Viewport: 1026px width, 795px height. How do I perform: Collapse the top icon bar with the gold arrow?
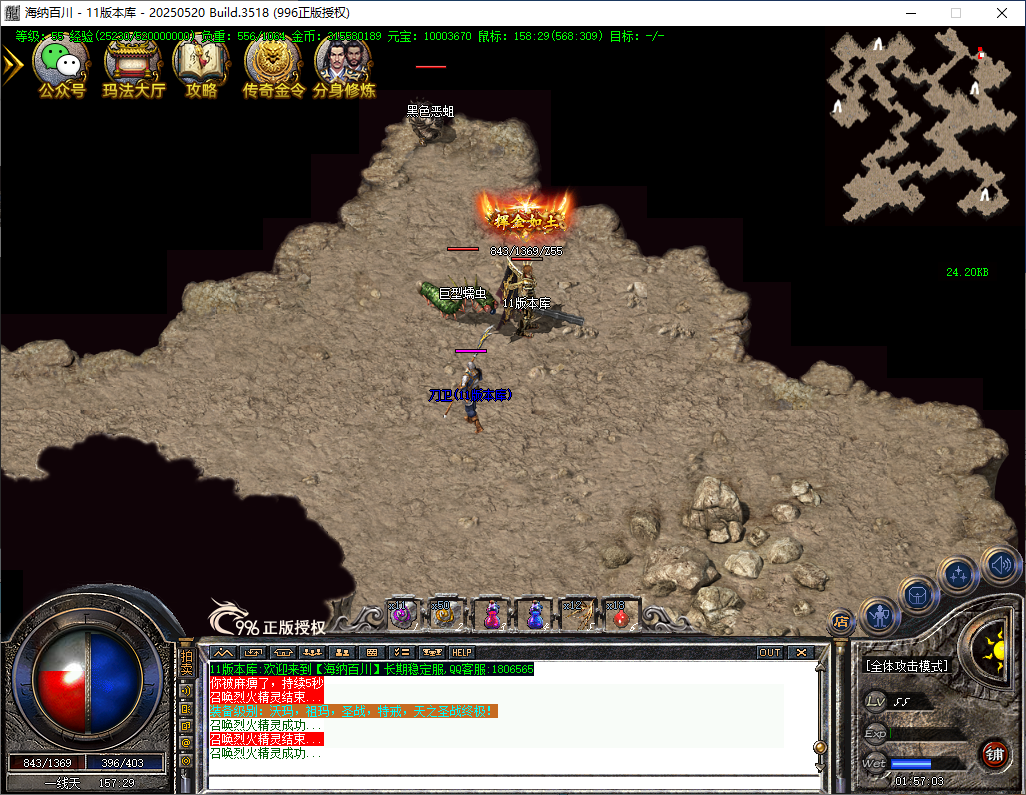pos(12,66)
